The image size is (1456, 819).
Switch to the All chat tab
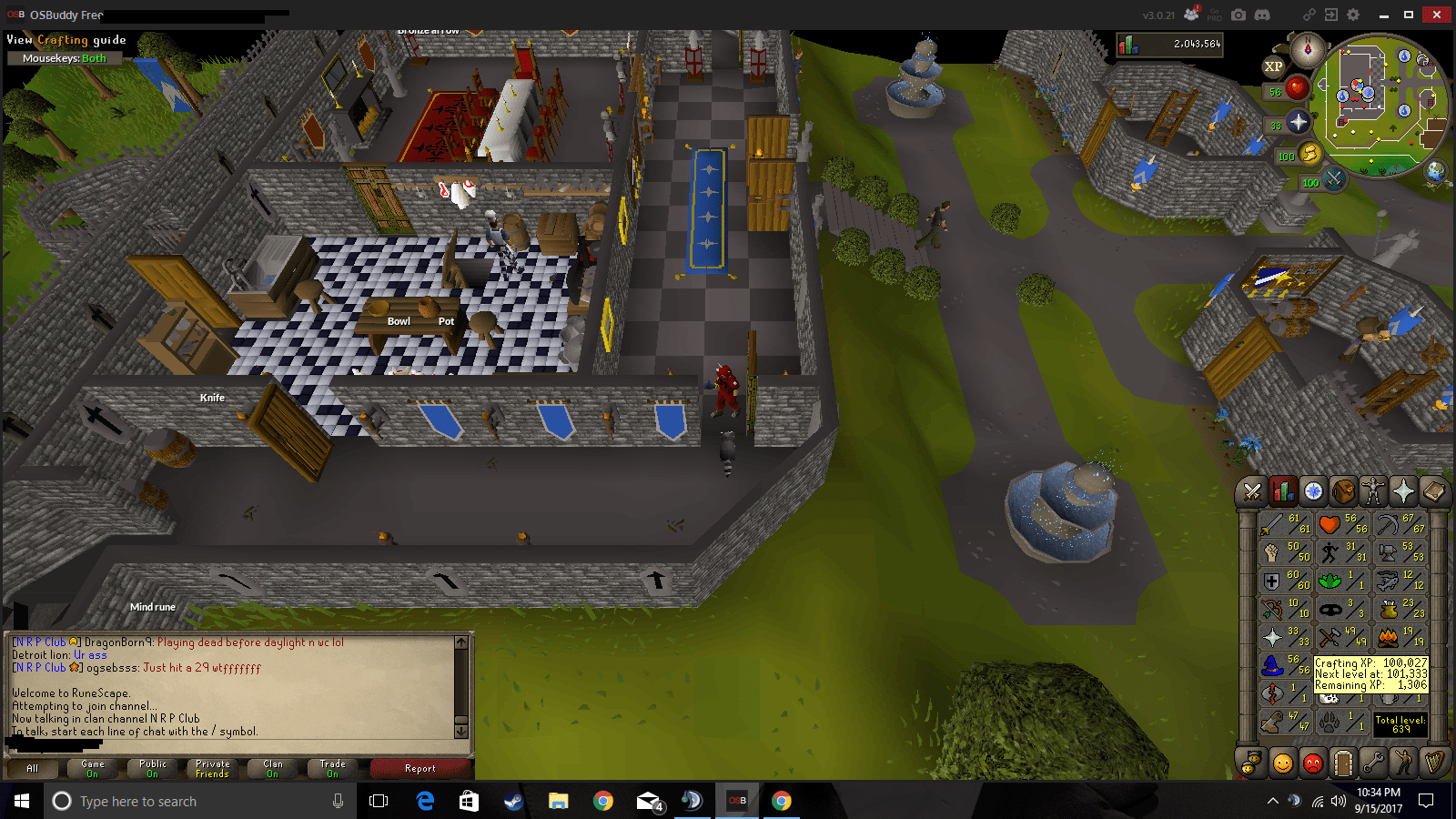(x=32, y=769)
